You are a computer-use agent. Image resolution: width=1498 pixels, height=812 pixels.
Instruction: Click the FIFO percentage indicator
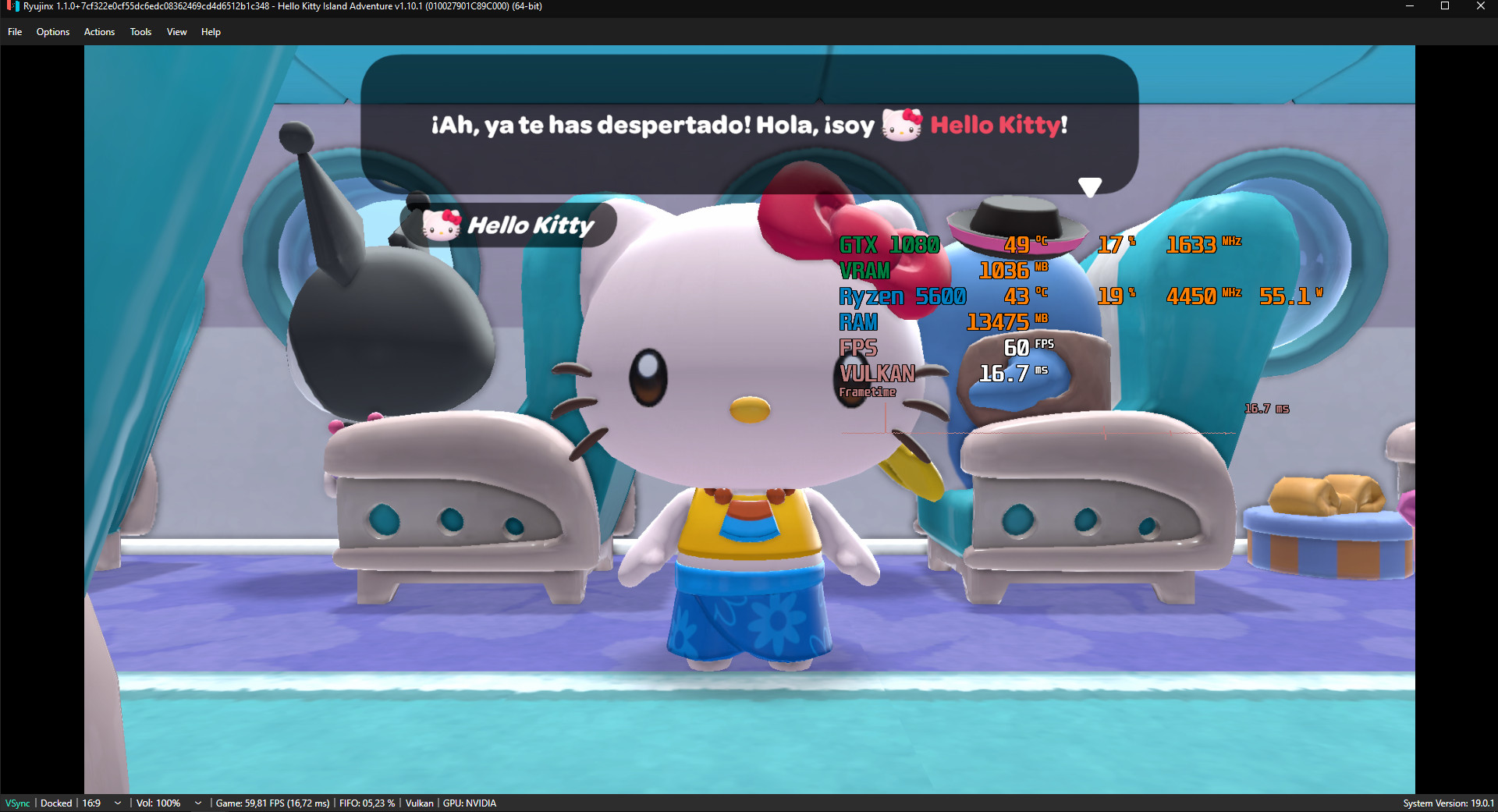pyautogui.click(x=367, y=803)
